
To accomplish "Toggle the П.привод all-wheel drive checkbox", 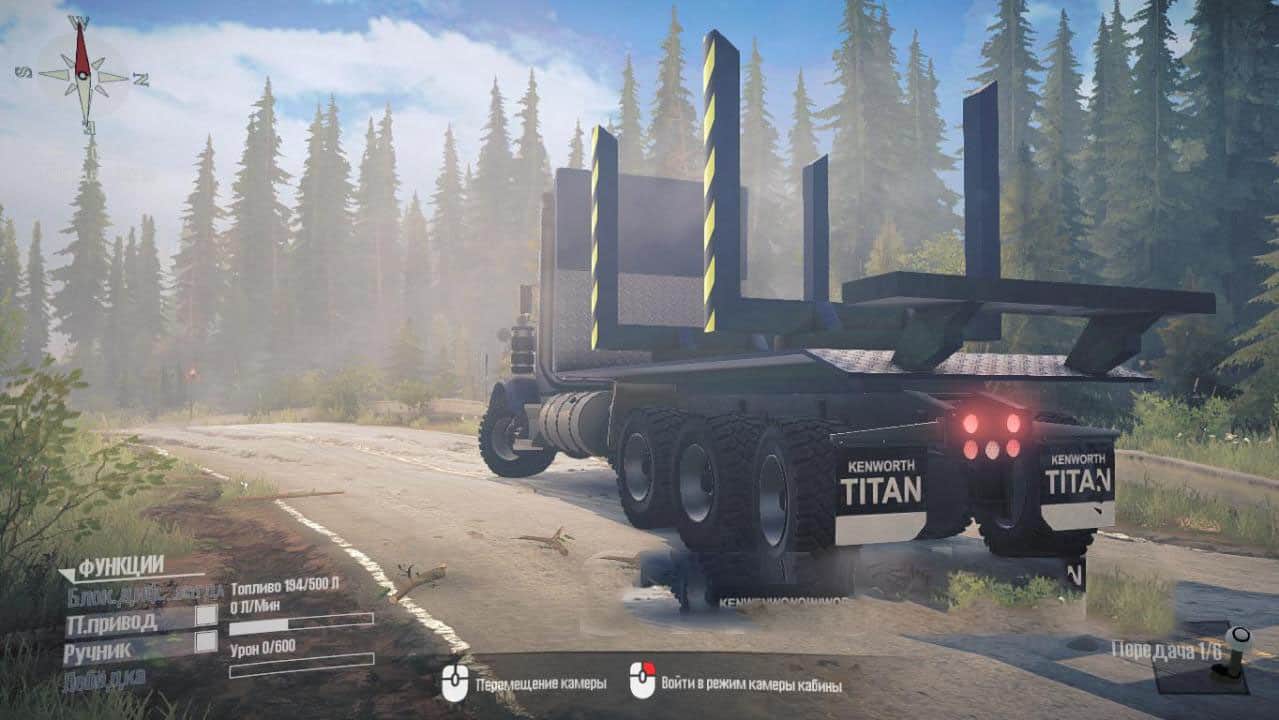I will (x=206, y=616).
